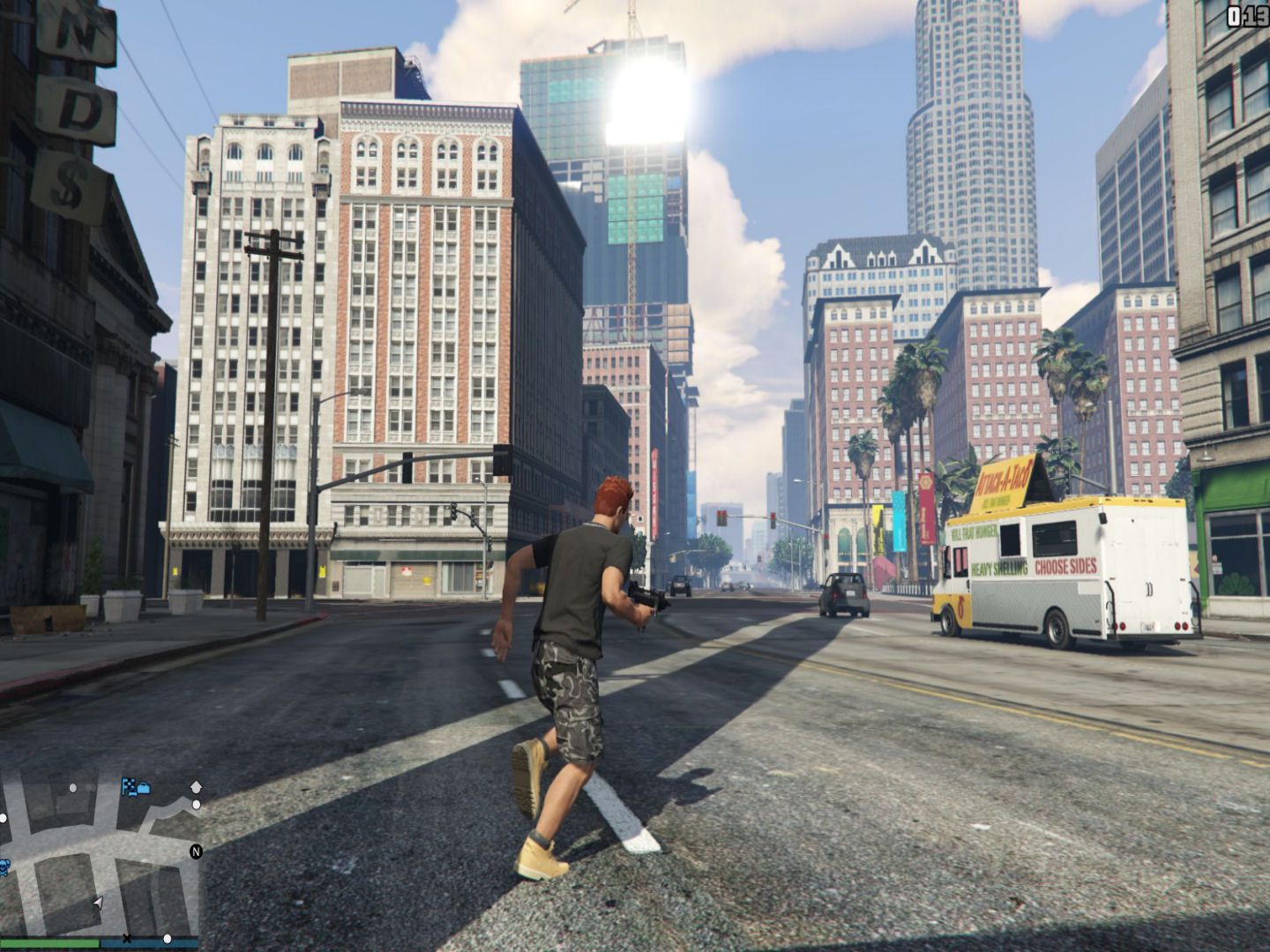Select the white dot blip left of minimap

tap(4, 817)
